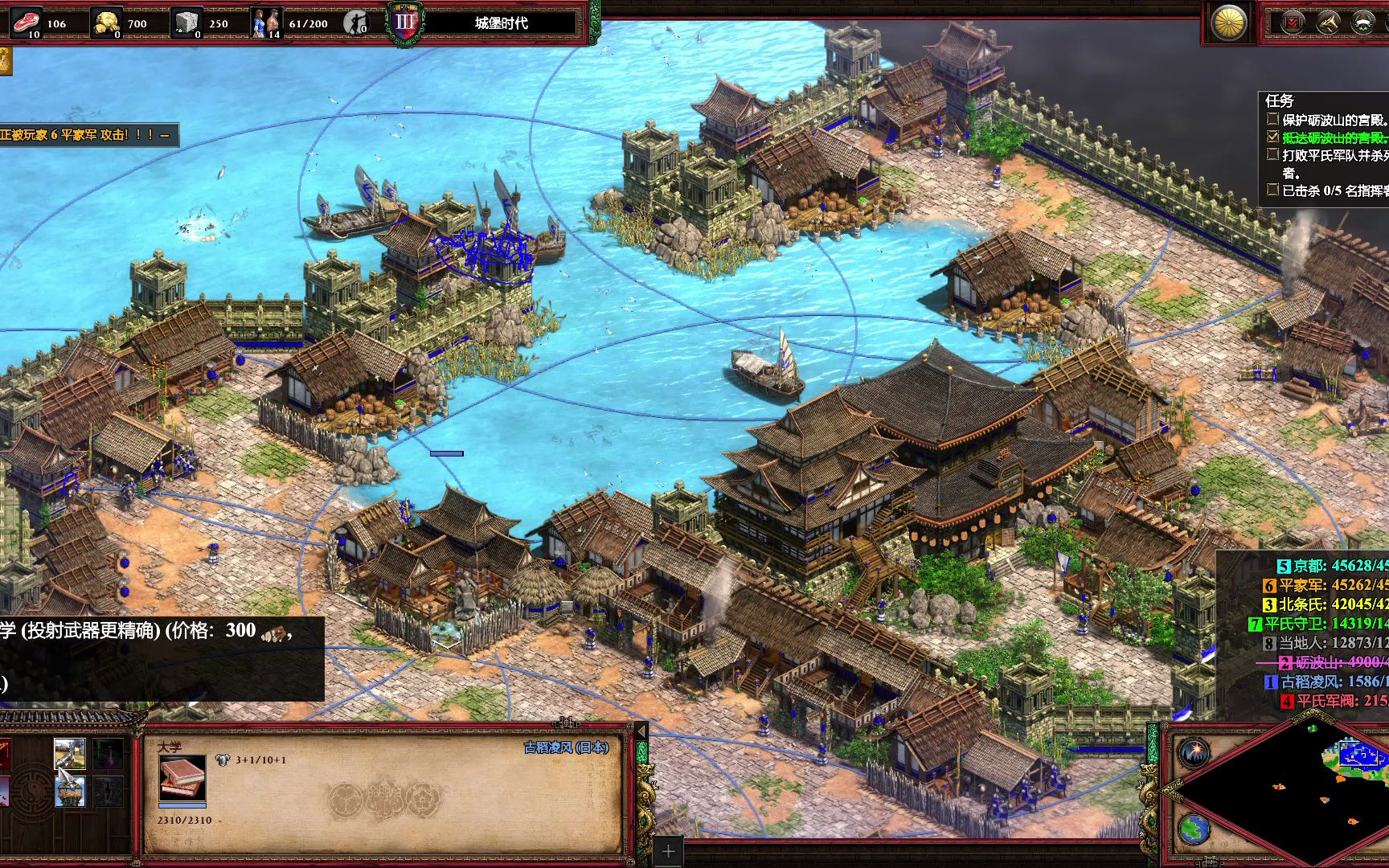Research the Ballistics technology icon
Image resolution: width=1389 pixels, height=868 pixels.
tap(69, 753)
